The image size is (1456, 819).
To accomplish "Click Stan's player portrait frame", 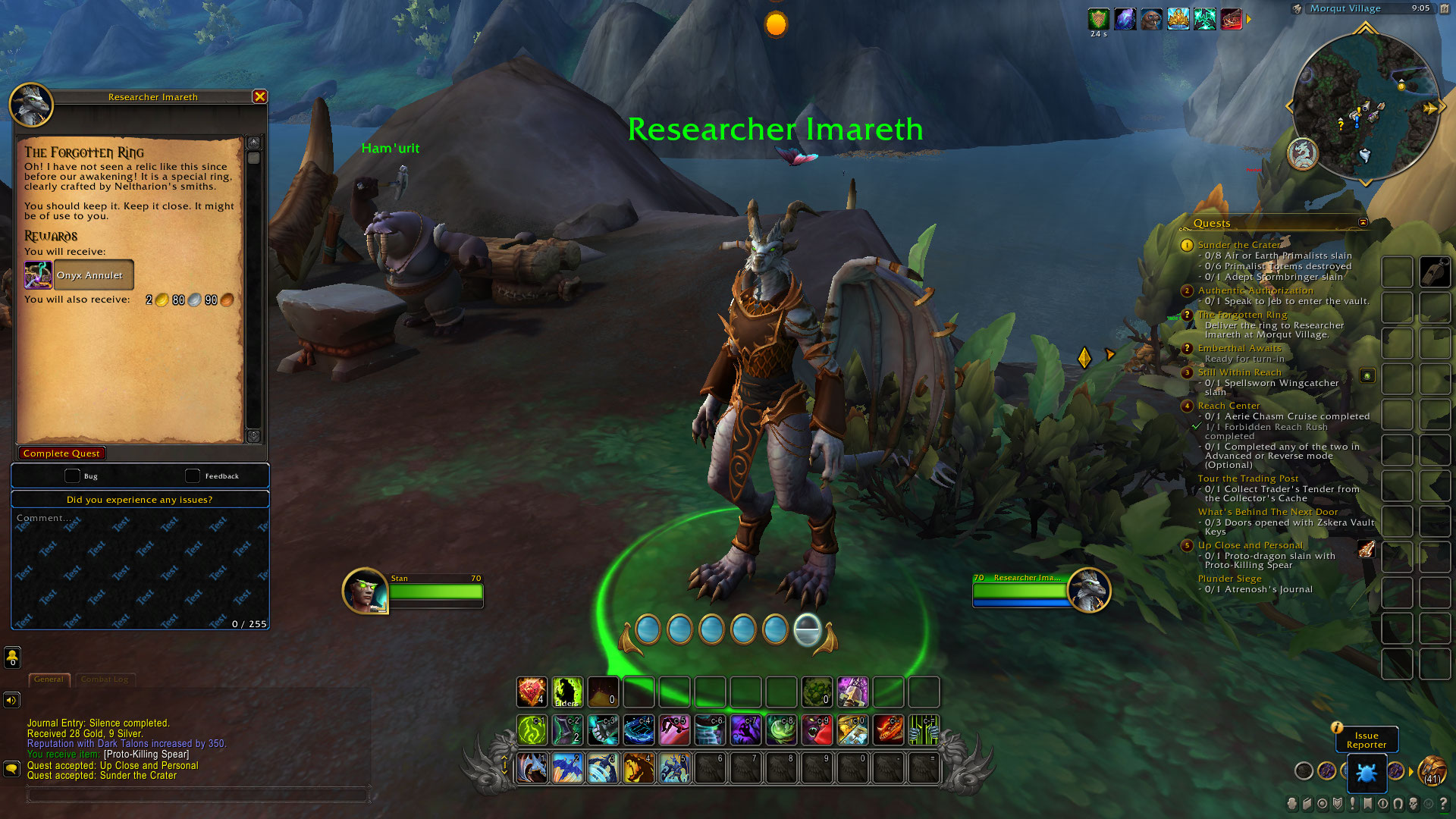I will pyautogui.click(x=365, y=590).
